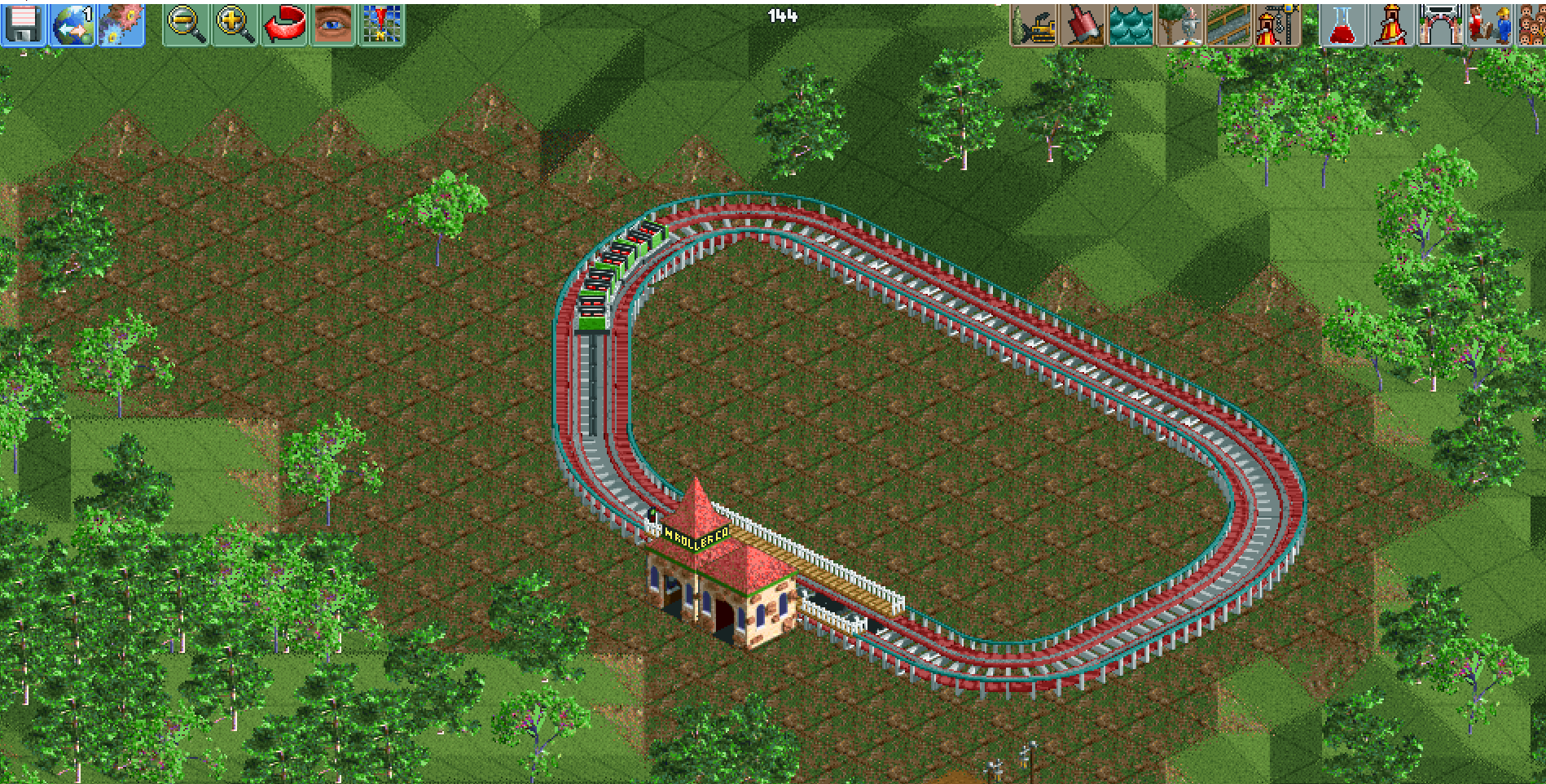1546x784 pixels.
Task: Zoom out using the magnifier tool
Action: tap(185, 24)
